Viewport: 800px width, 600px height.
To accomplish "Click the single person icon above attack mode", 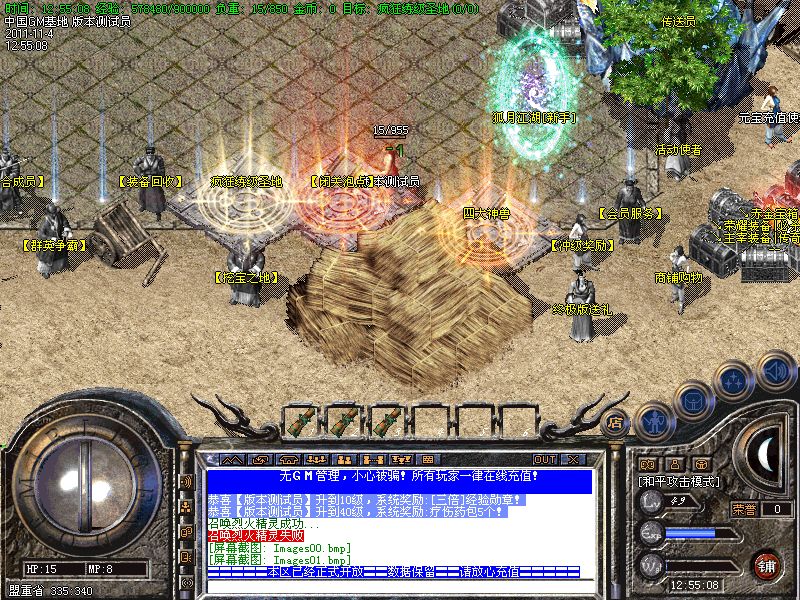I will 676,464.
